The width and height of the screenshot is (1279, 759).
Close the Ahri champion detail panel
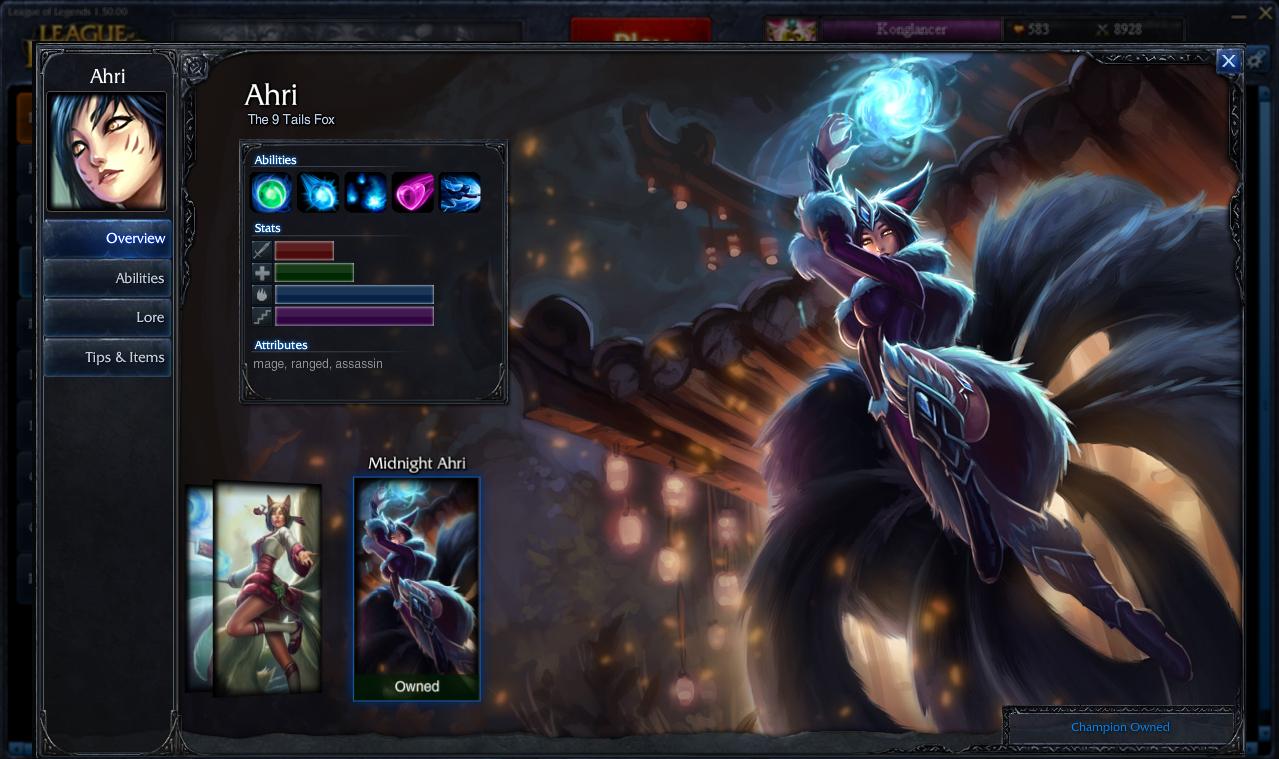pos(1228,61)
